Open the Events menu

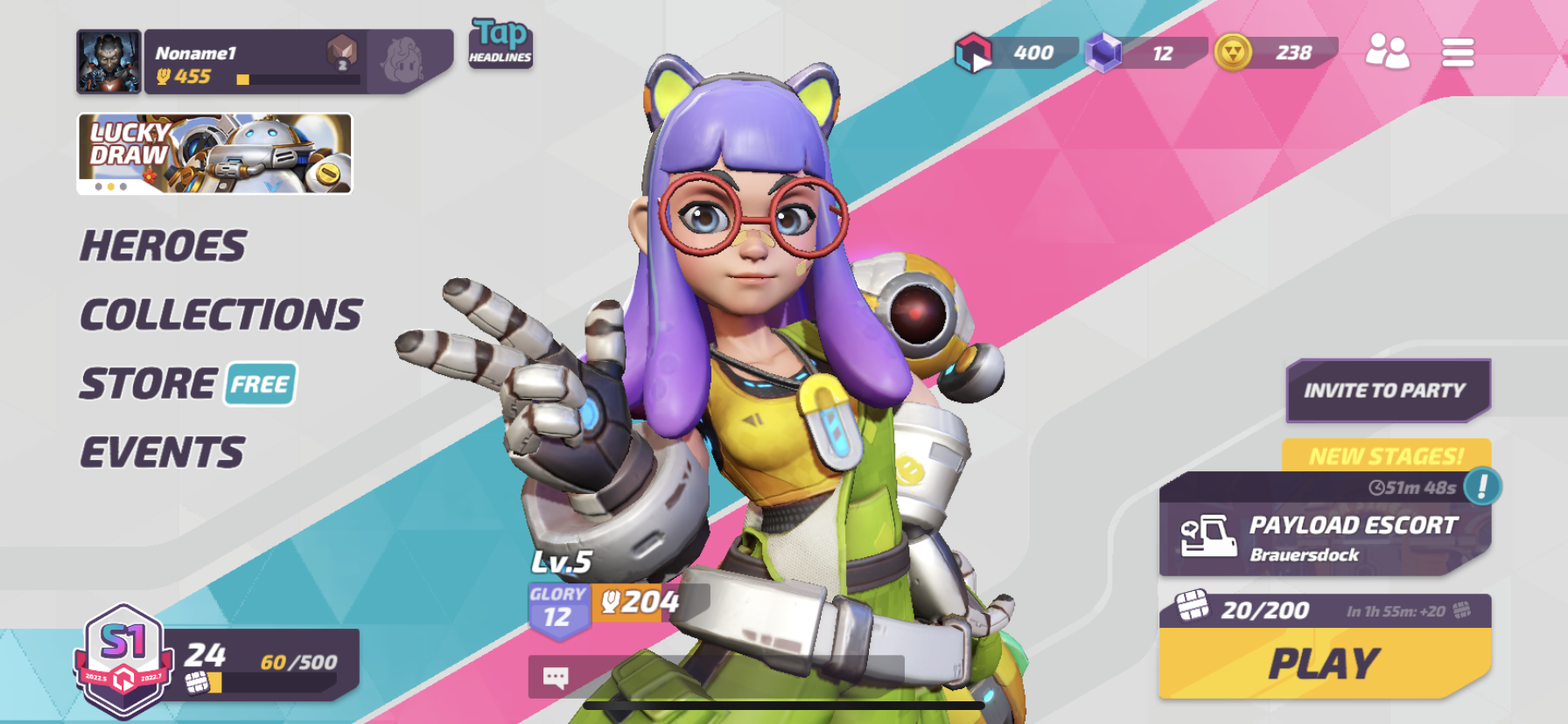163,453
